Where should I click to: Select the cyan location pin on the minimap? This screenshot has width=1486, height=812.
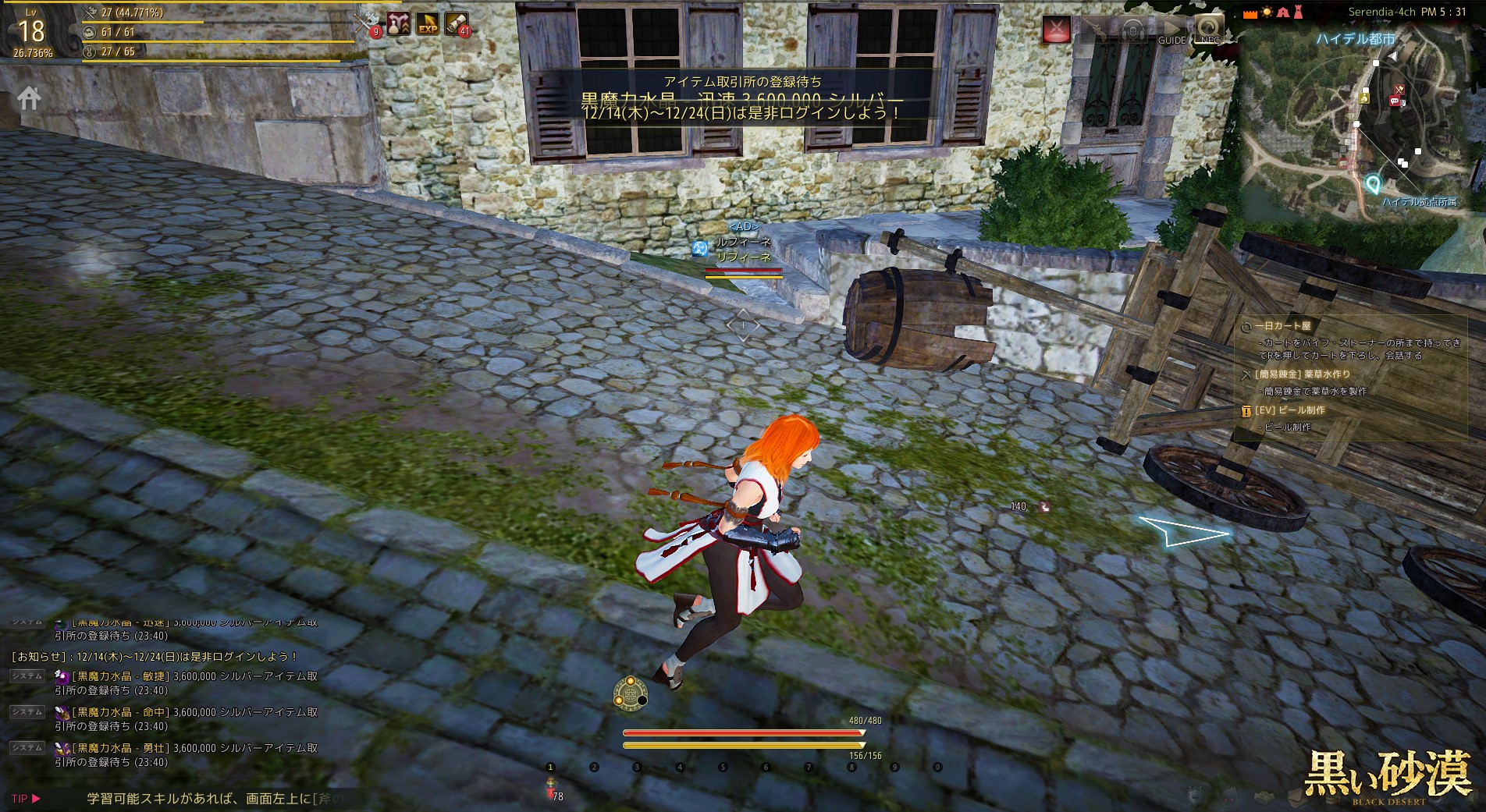click(x=1373, y=184)
